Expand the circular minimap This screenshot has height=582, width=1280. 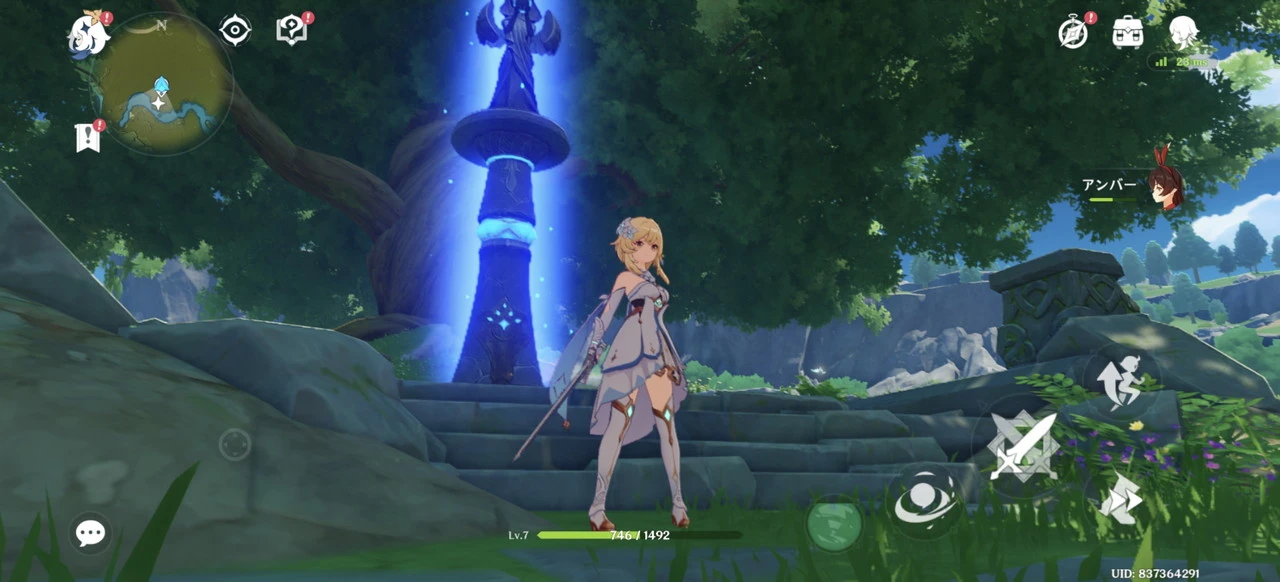(x=163, y=85)
